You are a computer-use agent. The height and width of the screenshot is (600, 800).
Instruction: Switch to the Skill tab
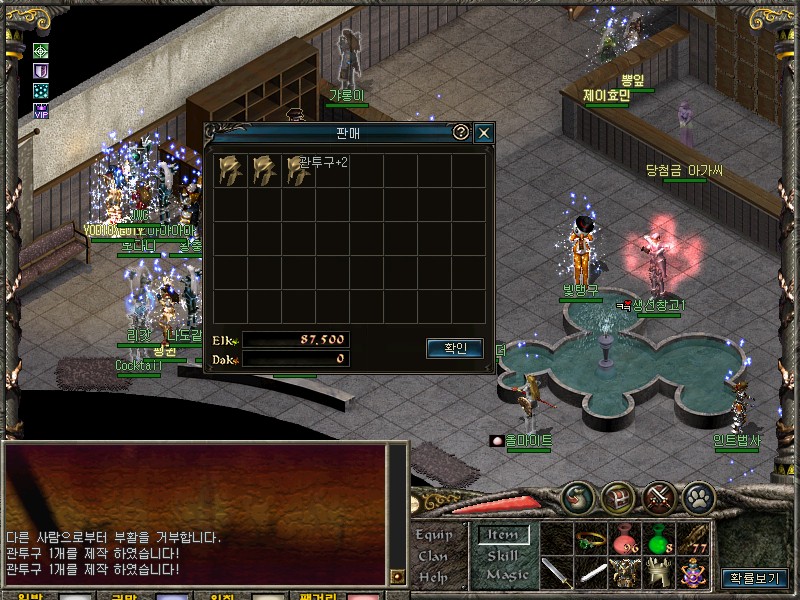(502, 555)
